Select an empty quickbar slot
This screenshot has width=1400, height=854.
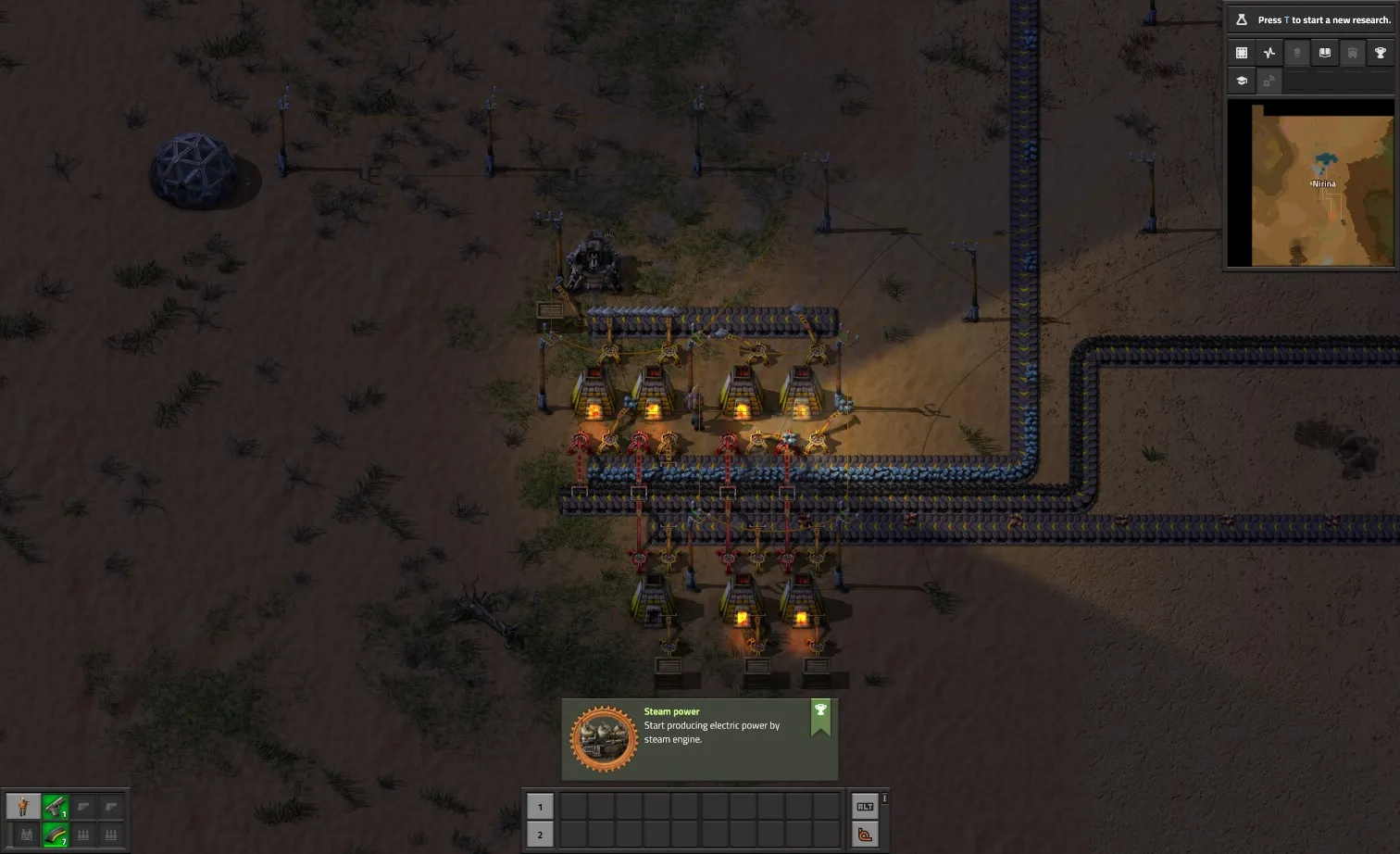602,807
